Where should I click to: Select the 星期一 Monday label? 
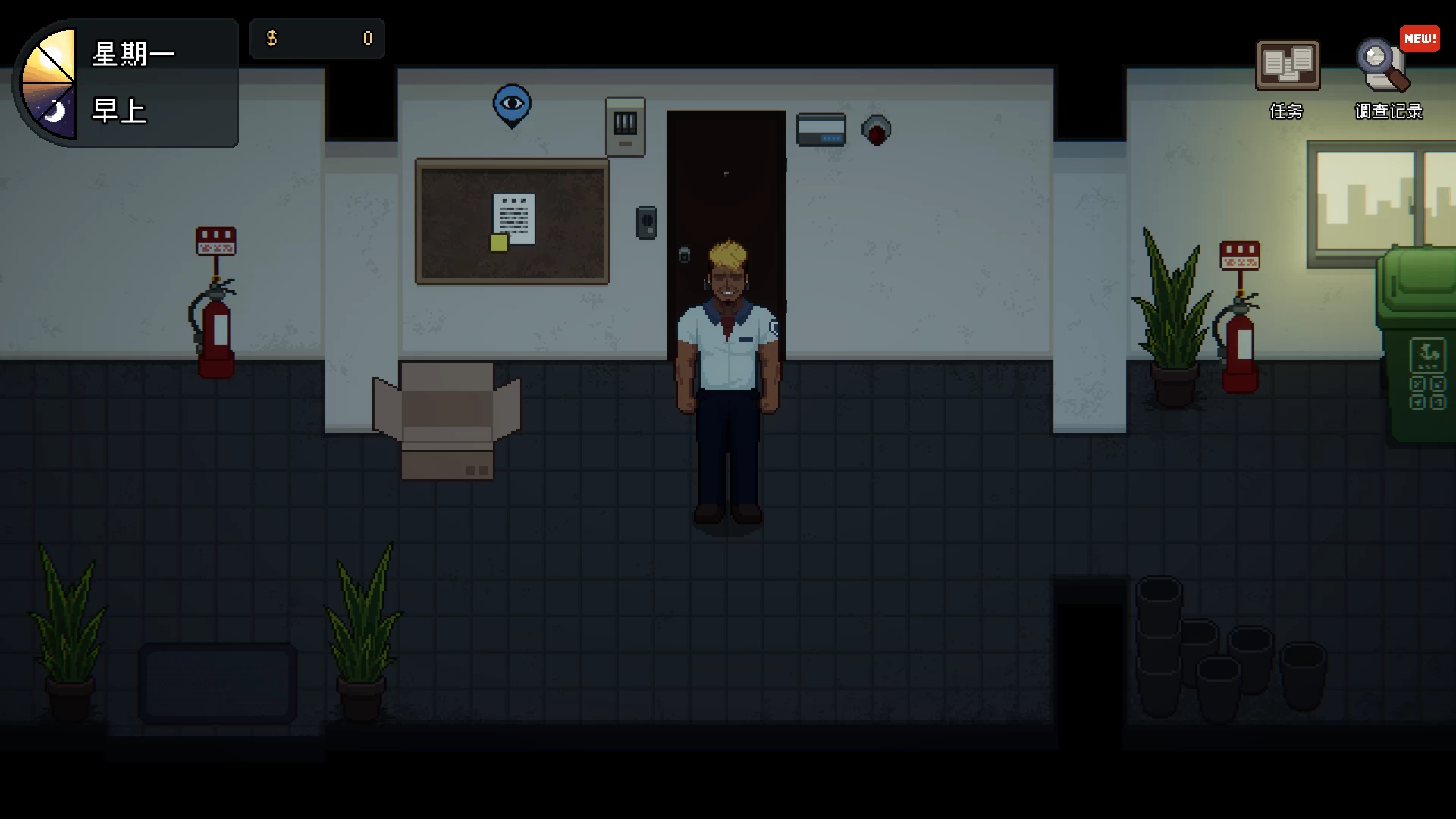pos(133,52)
